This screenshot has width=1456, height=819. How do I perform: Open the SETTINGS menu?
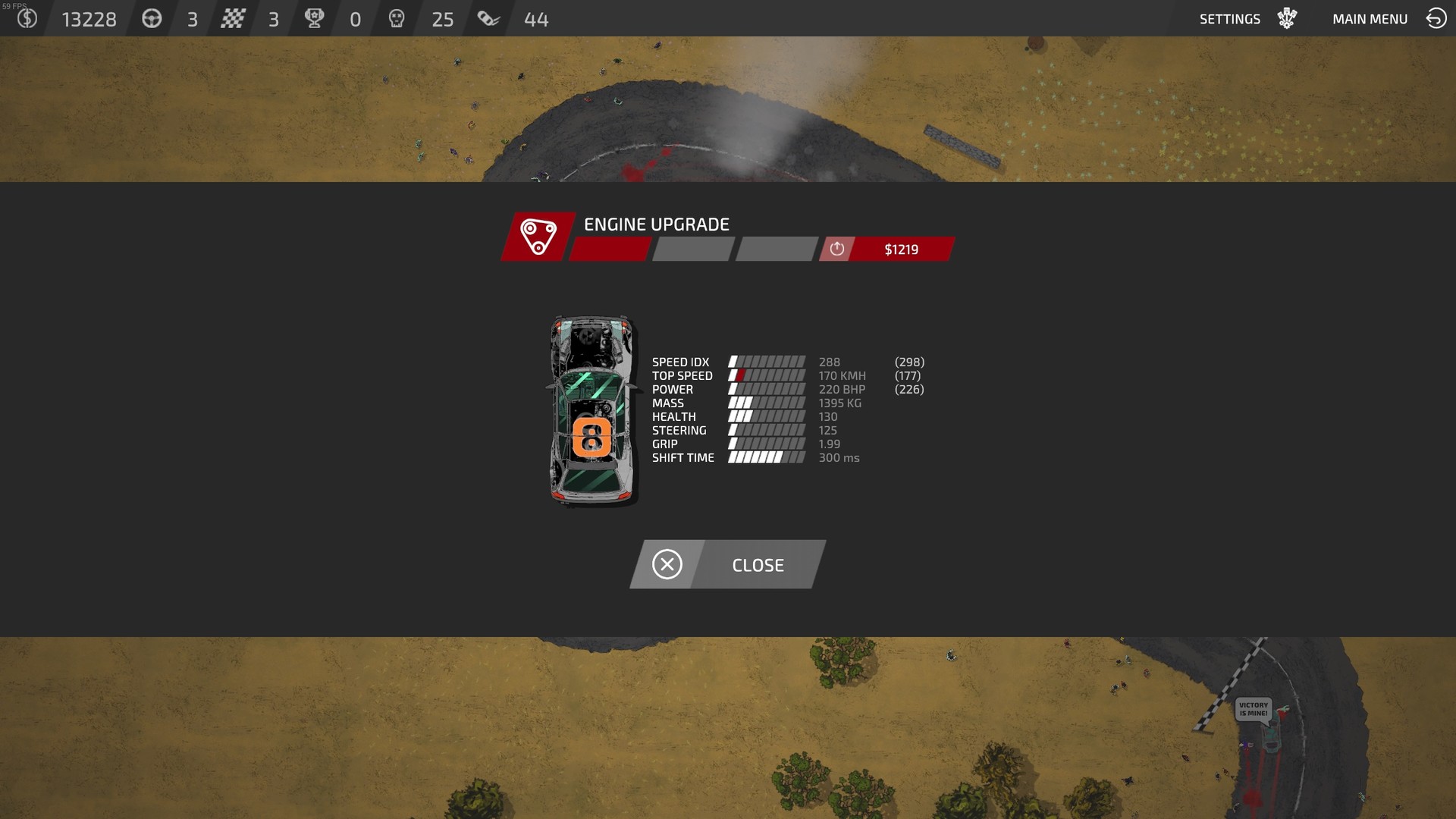pos(1229,18)
